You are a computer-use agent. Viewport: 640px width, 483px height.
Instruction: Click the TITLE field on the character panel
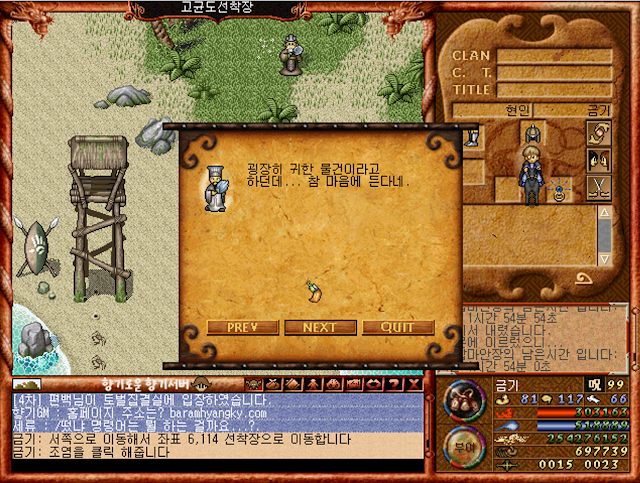(x=554, y=89)
